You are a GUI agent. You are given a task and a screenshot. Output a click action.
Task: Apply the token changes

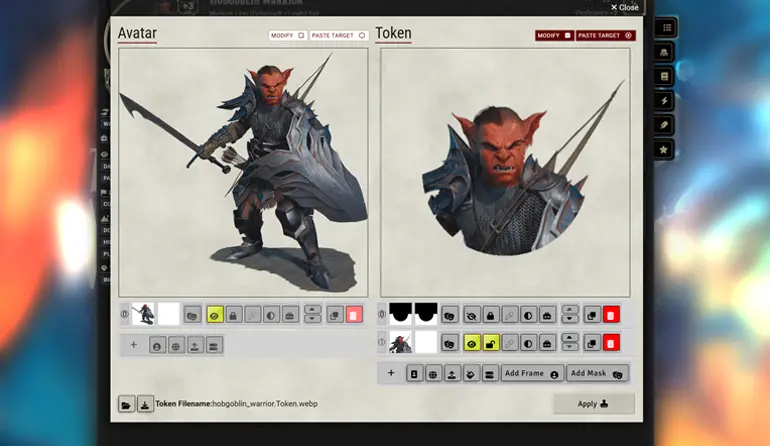(x=593, y=404)
